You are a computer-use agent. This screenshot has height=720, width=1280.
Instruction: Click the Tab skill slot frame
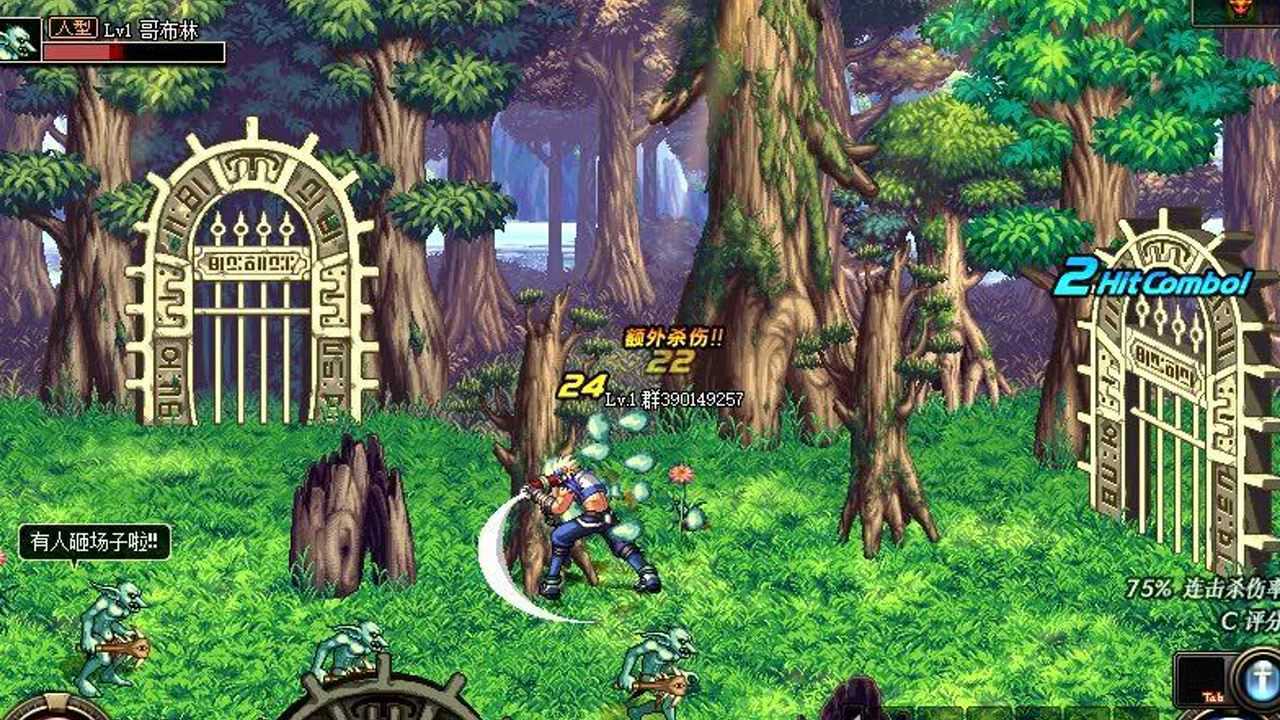click(1207, 680)
